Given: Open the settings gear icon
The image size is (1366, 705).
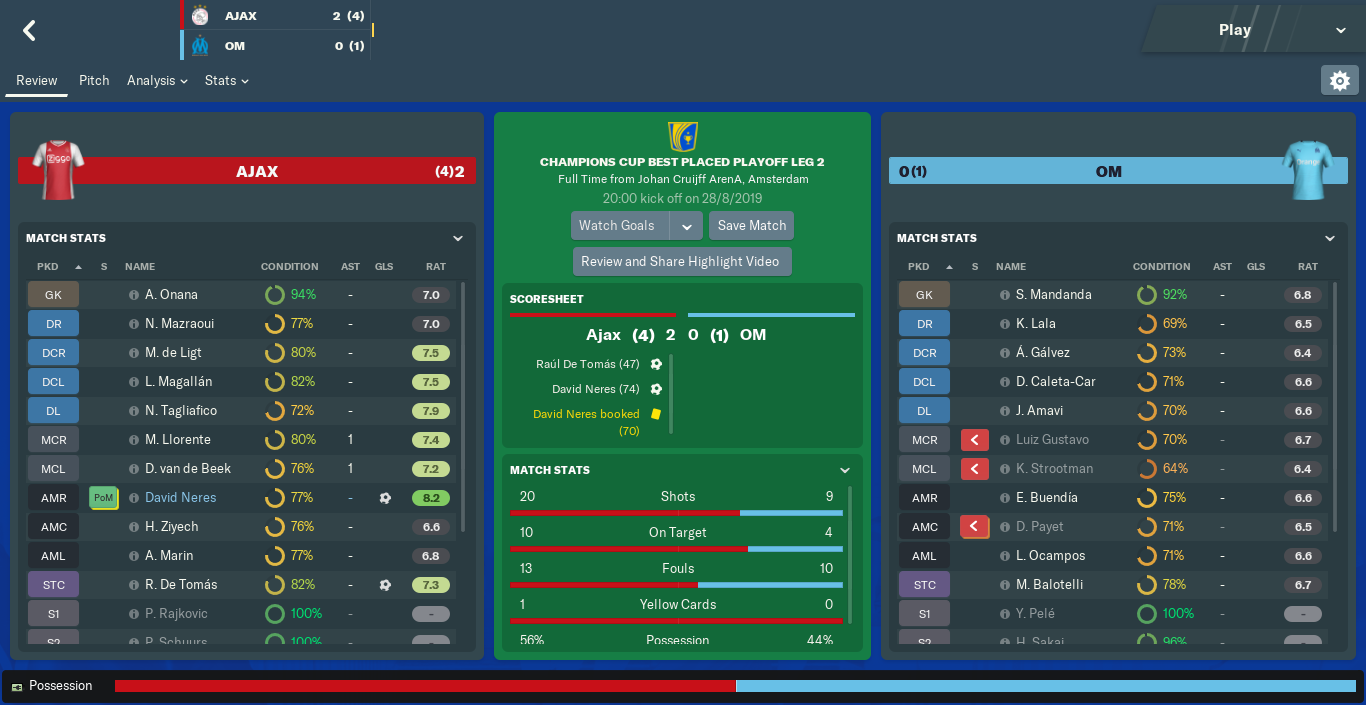Looking at the screenshot, I should (1340, 80).
